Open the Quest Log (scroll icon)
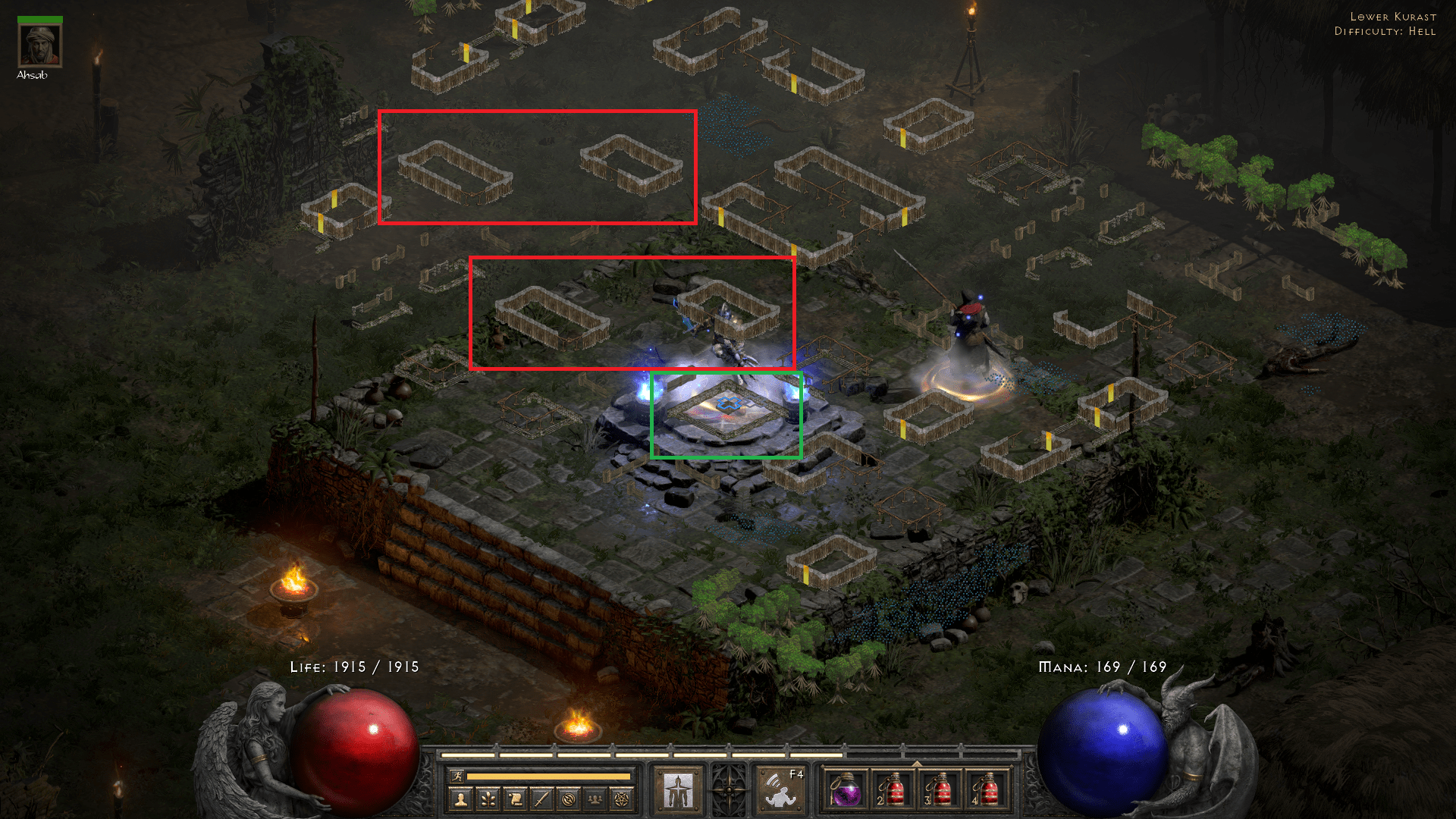The image size is (1456, 819). (x=514, y=798)
